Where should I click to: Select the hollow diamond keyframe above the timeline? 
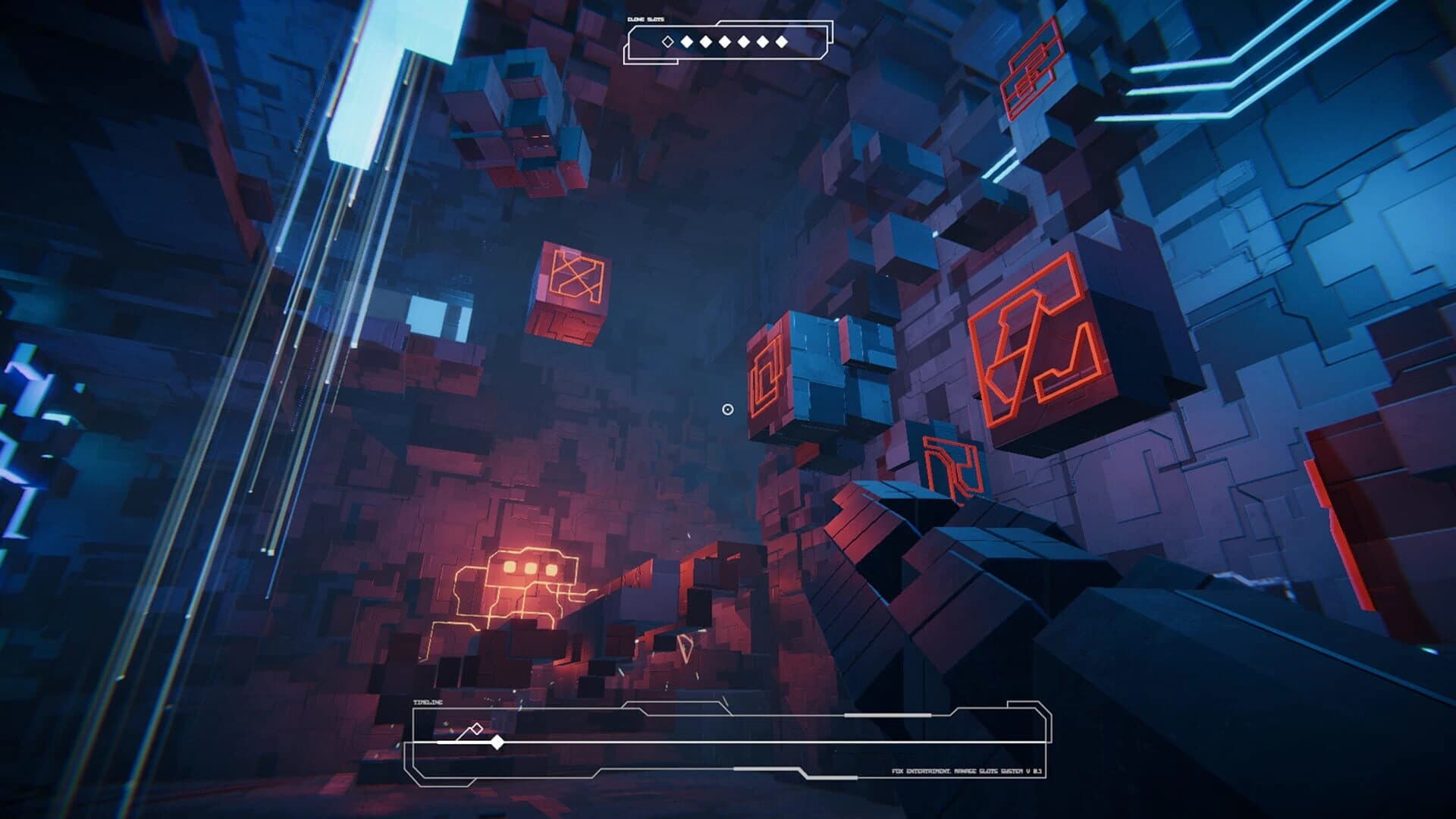[476, 729]
